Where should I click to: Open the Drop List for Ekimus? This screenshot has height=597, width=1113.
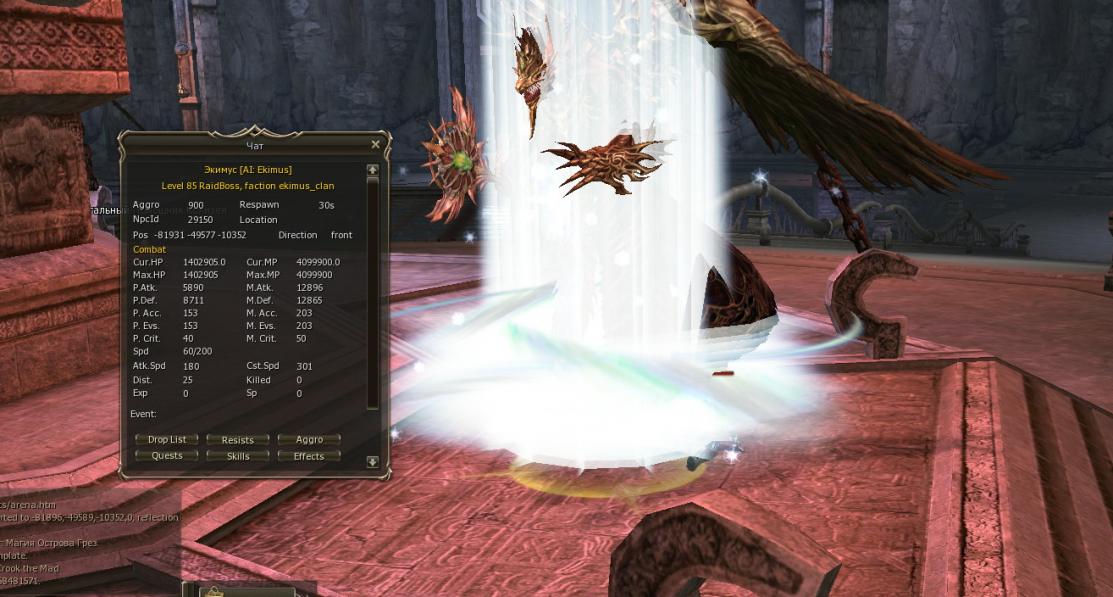pos(167,439)
